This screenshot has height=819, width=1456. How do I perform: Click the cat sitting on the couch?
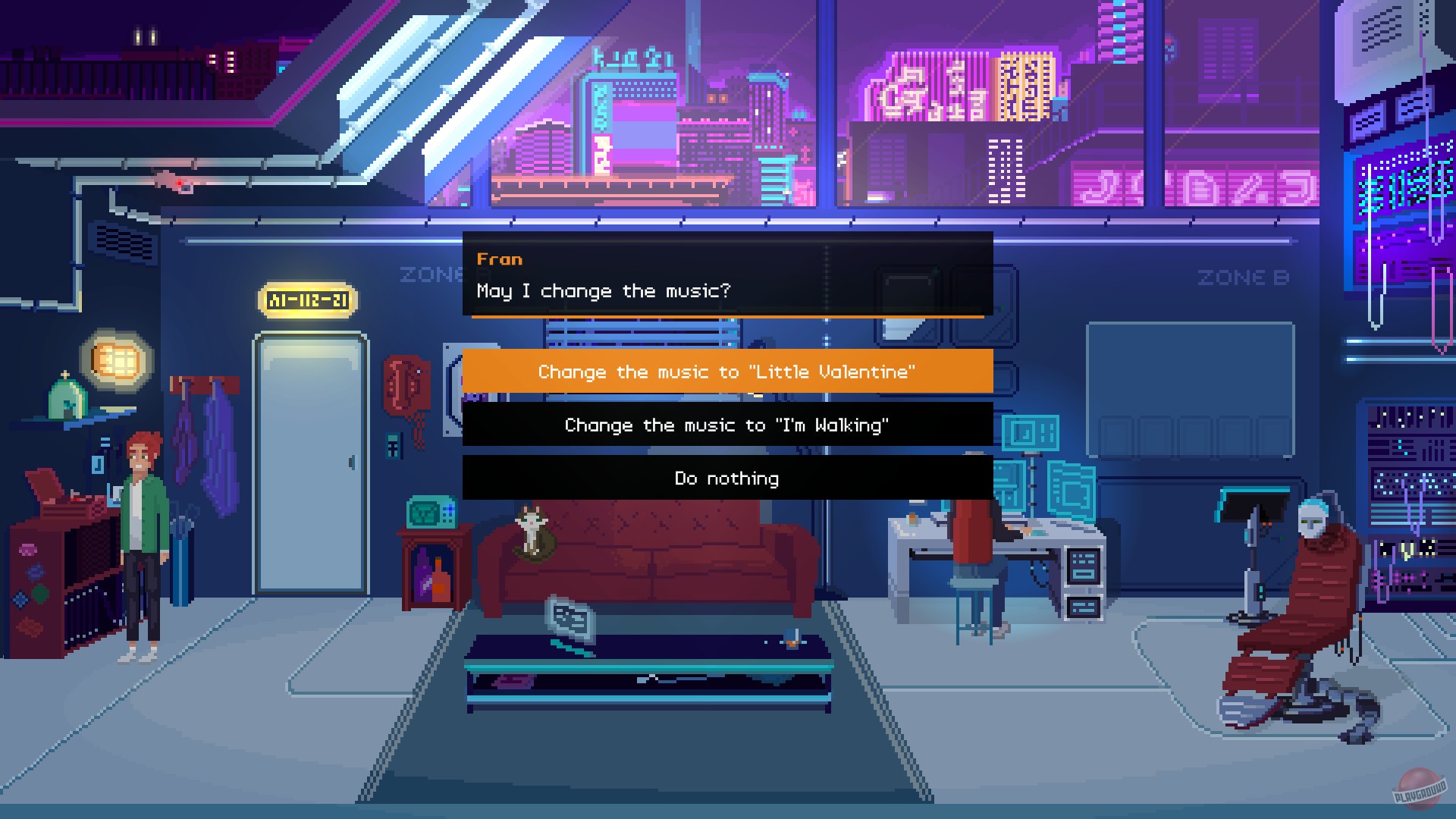click(x=531, y=531)
